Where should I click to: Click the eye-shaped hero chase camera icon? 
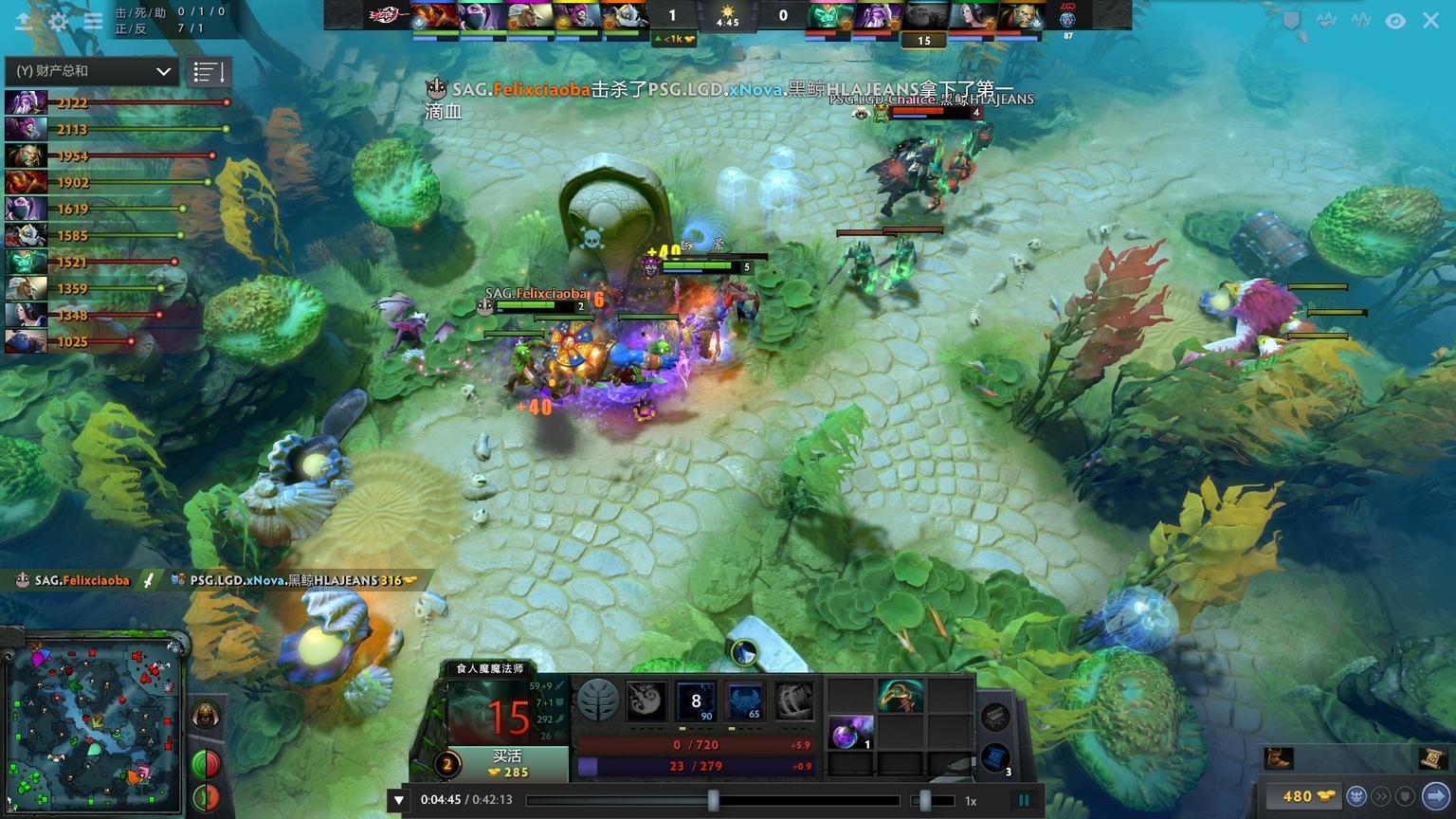coord(1393,20)
